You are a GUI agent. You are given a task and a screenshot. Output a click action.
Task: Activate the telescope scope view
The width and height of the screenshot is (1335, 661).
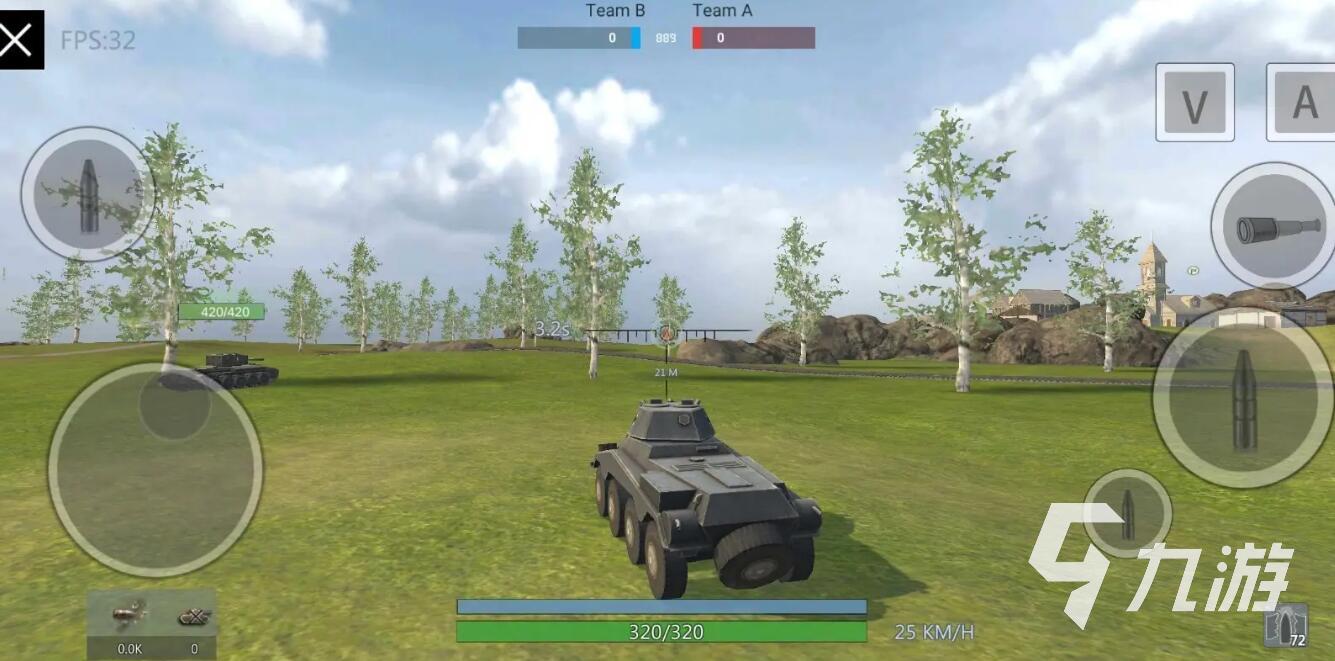[1271, 226]
